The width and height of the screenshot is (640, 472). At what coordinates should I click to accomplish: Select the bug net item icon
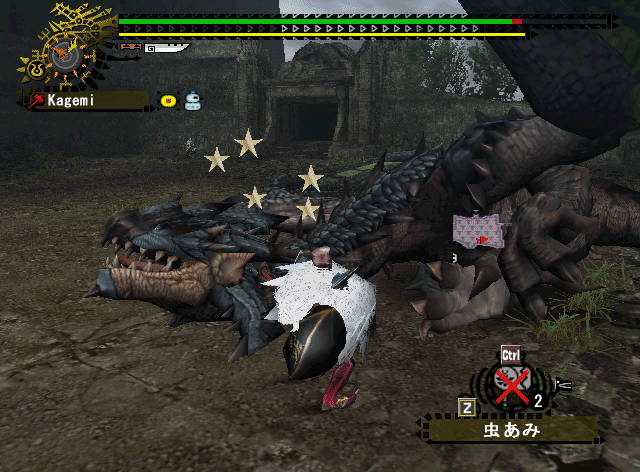(x=511, y=385)
